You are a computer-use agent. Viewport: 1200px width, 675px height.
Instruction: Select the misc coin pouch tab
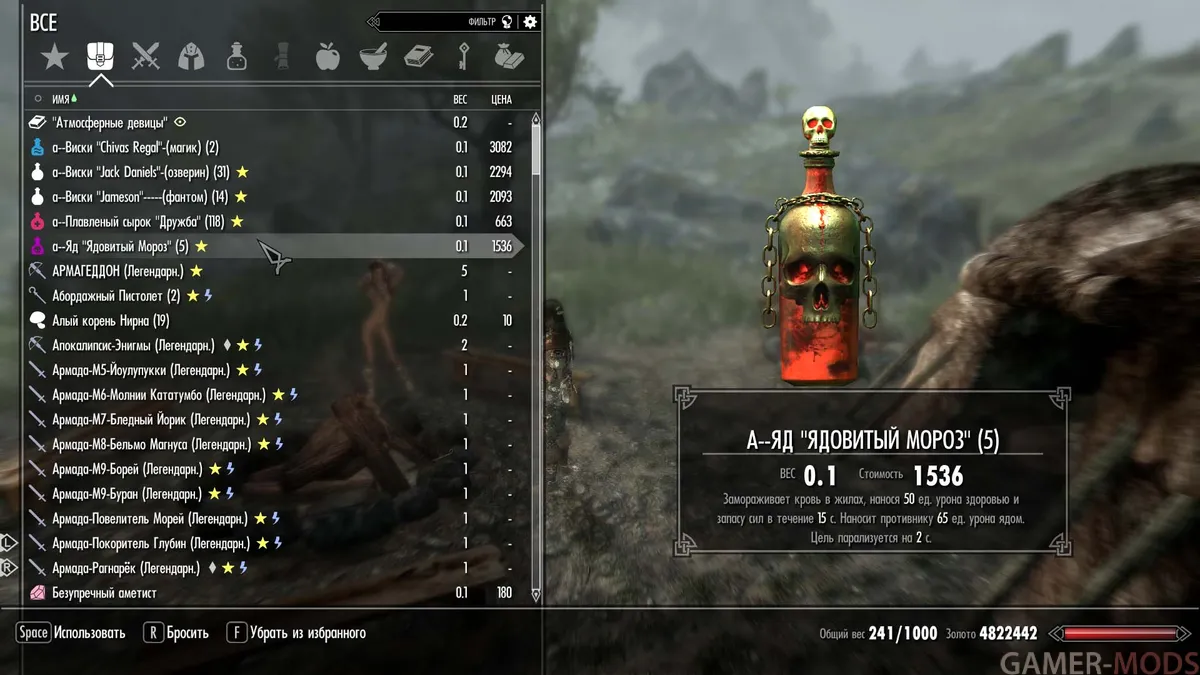pyautogui.click(x=509, y=57)
